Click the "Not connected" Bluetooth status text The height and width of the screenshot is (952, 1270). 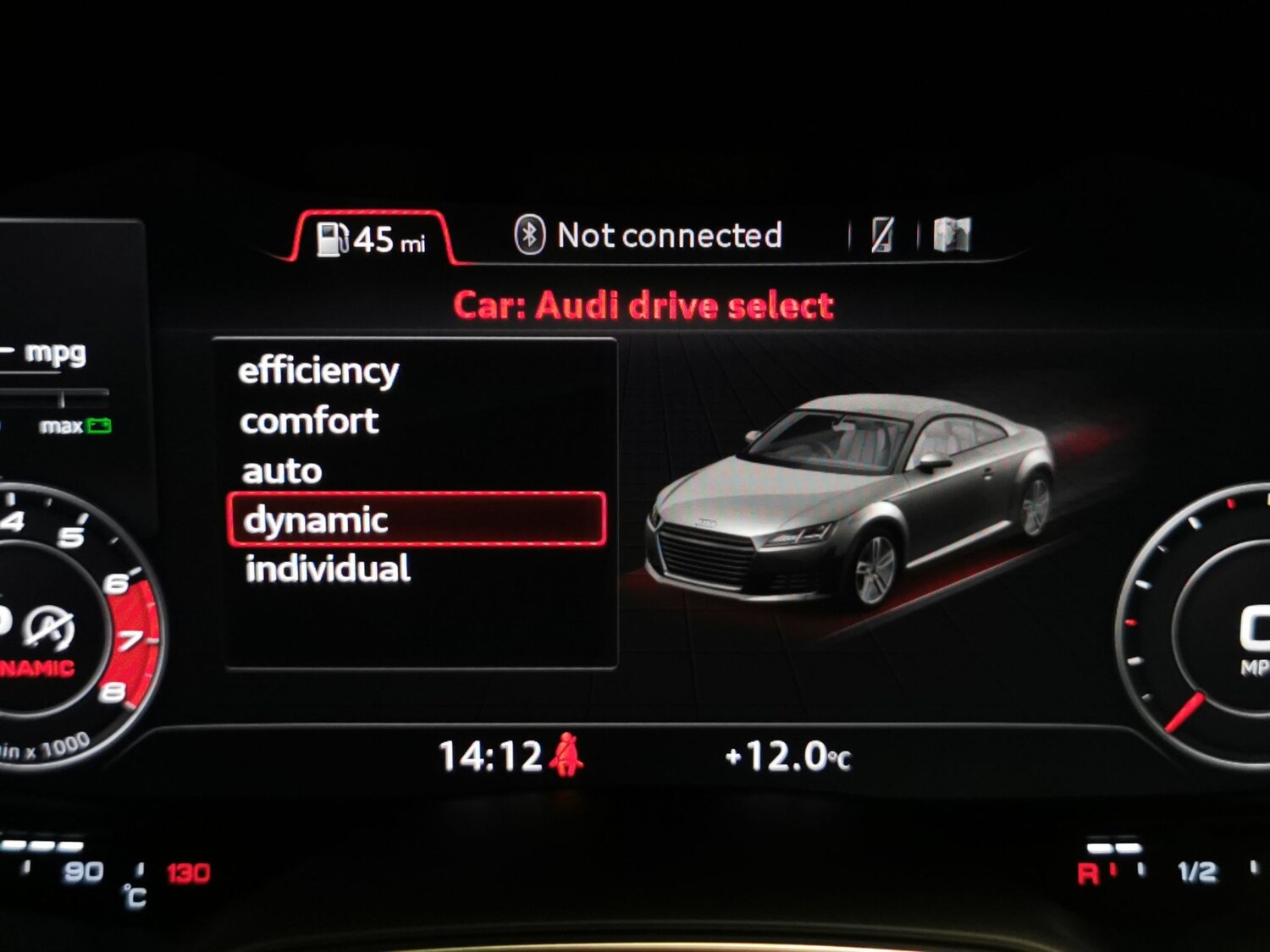click(x=671, y=234)
